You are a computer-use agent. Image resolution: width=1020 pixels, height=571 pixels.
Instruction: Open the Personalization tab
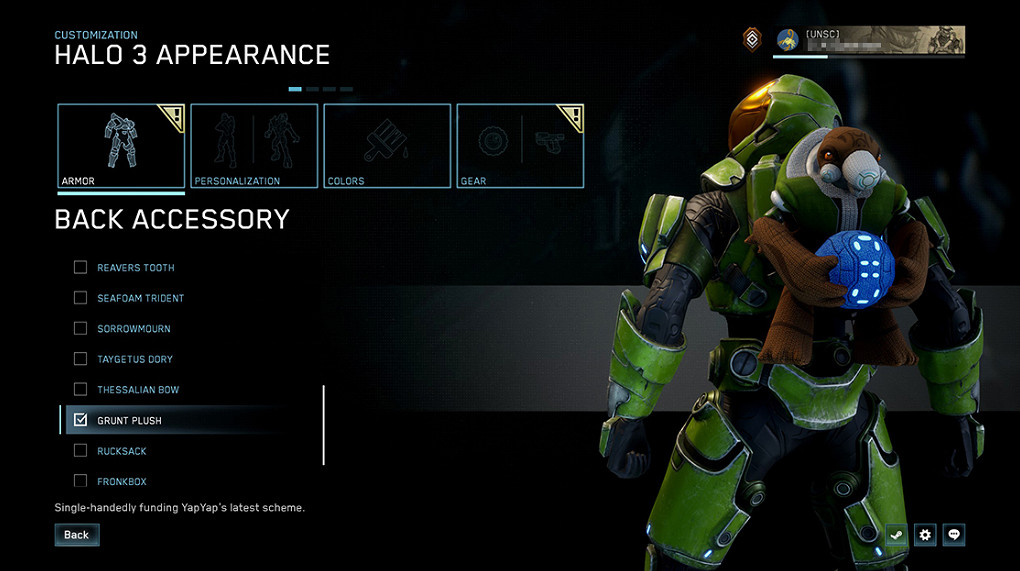[x=254, y=146]
